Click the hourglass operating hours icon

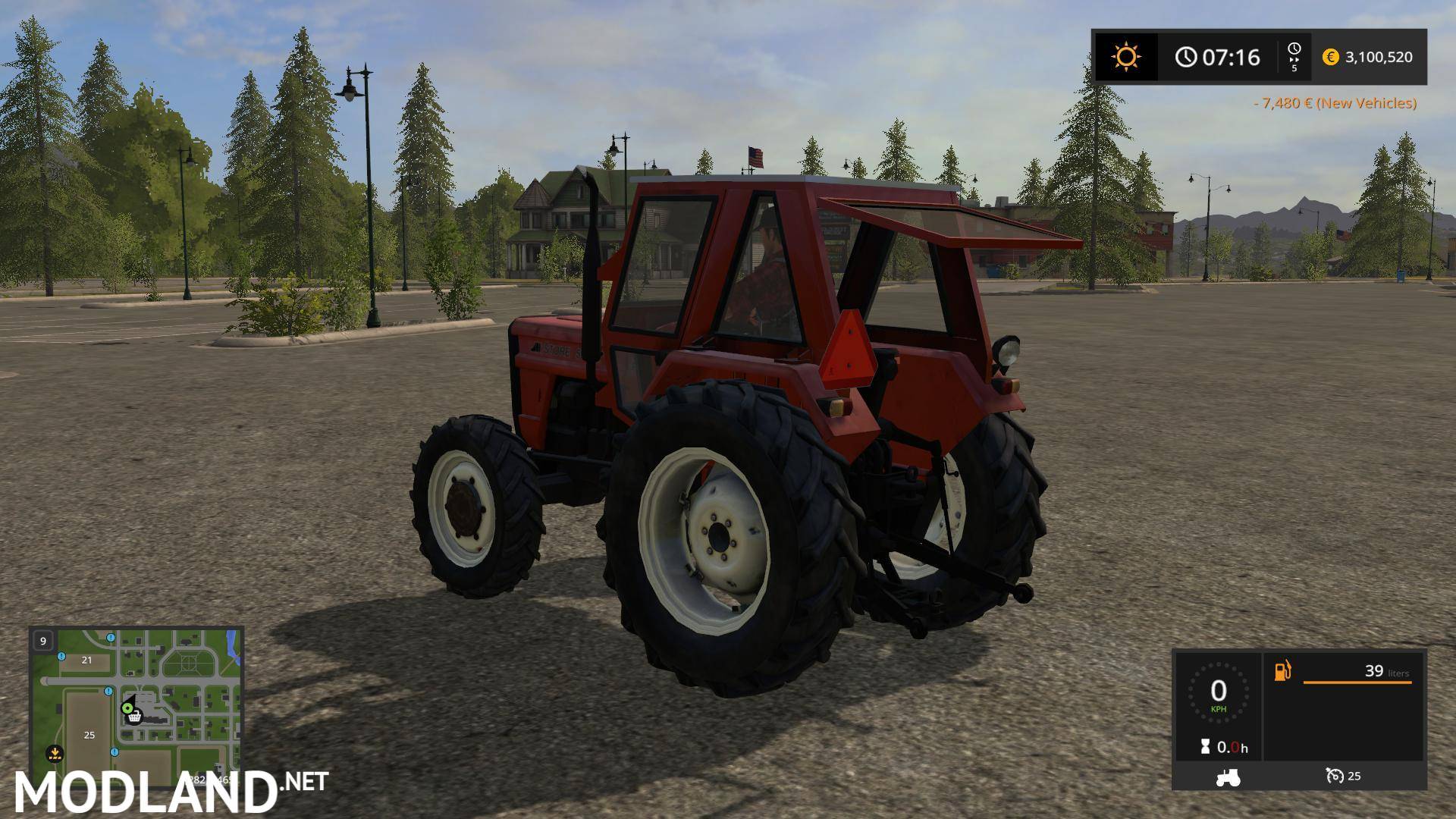click(1205, 746)
